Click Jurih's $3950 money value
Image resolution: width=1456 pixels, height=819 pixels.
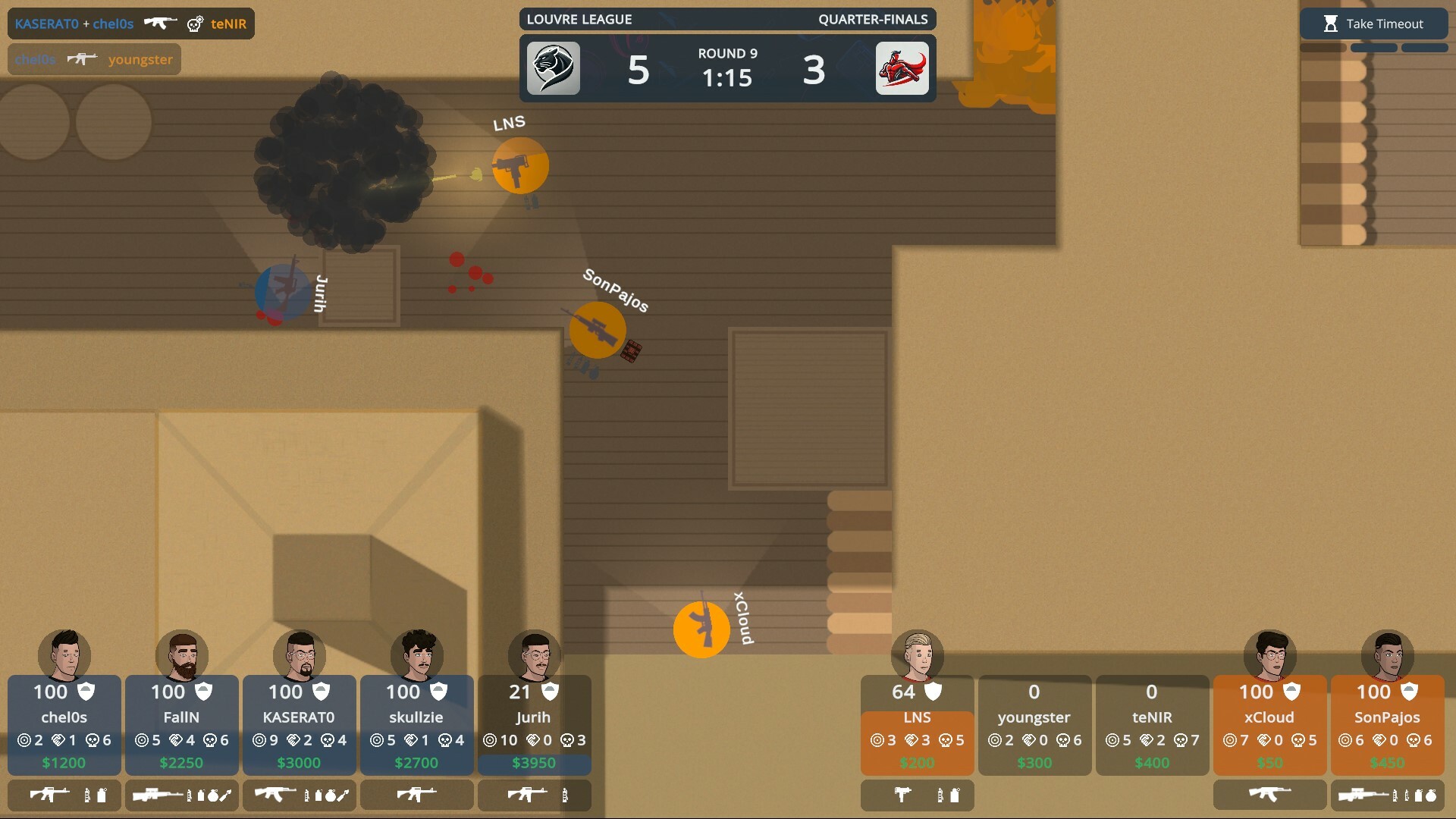click(x=534, y=763)
